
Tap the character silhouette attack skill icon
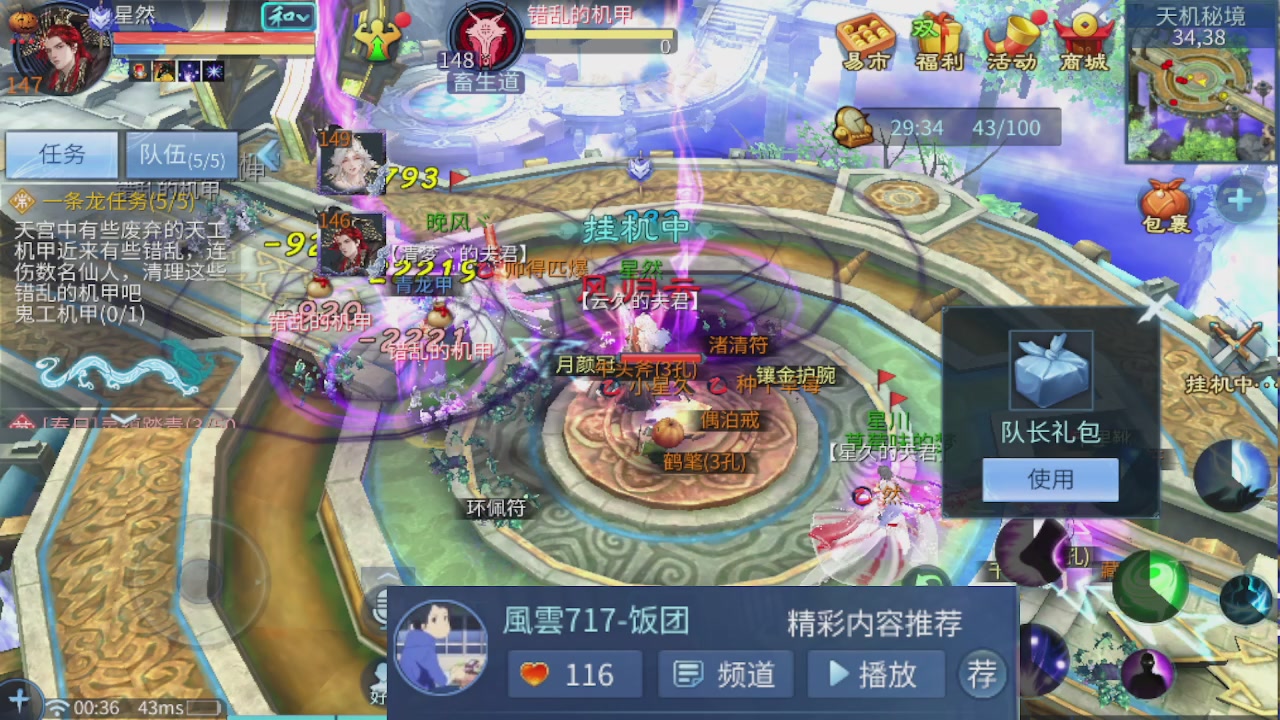pos(1147,672)
